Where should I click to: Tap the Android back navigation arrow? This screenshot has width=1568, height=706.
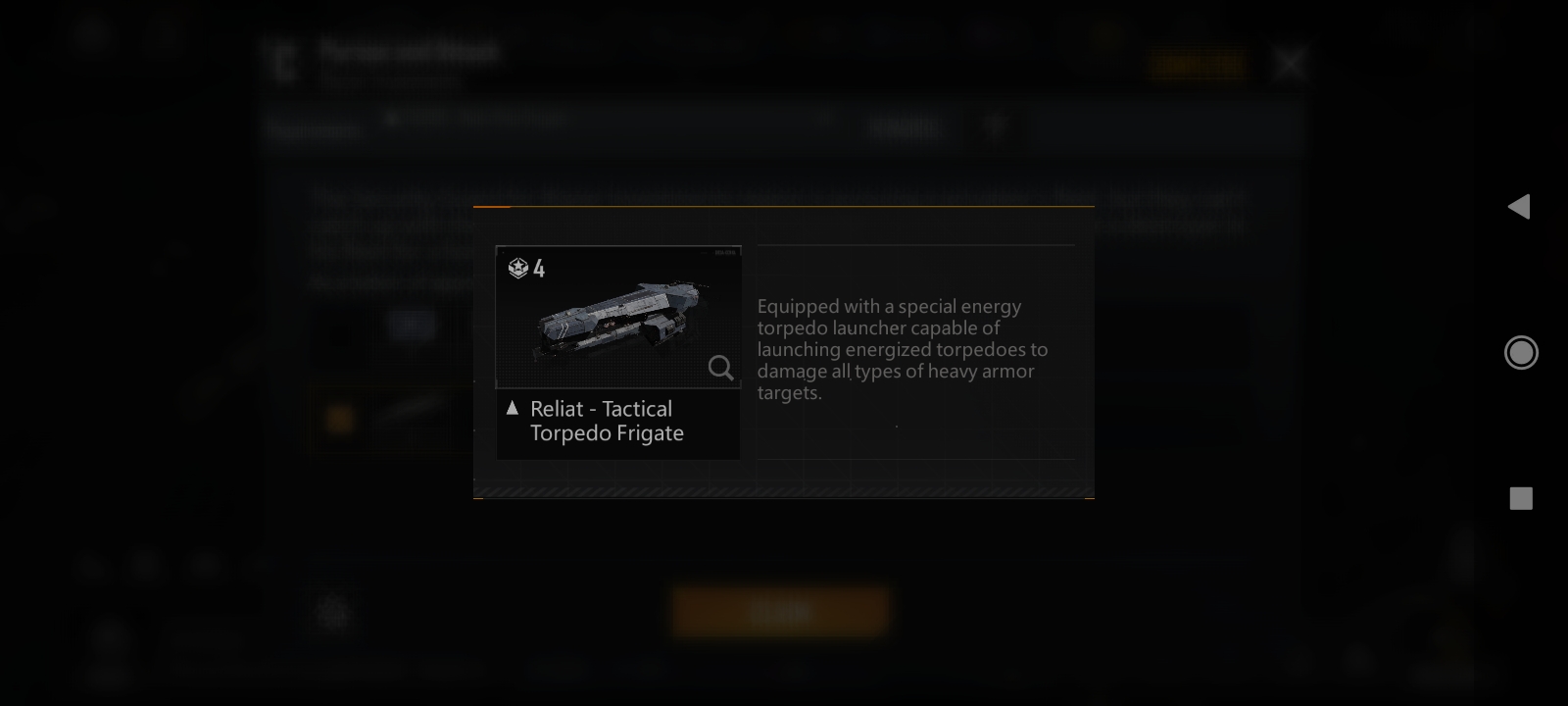1519,206
